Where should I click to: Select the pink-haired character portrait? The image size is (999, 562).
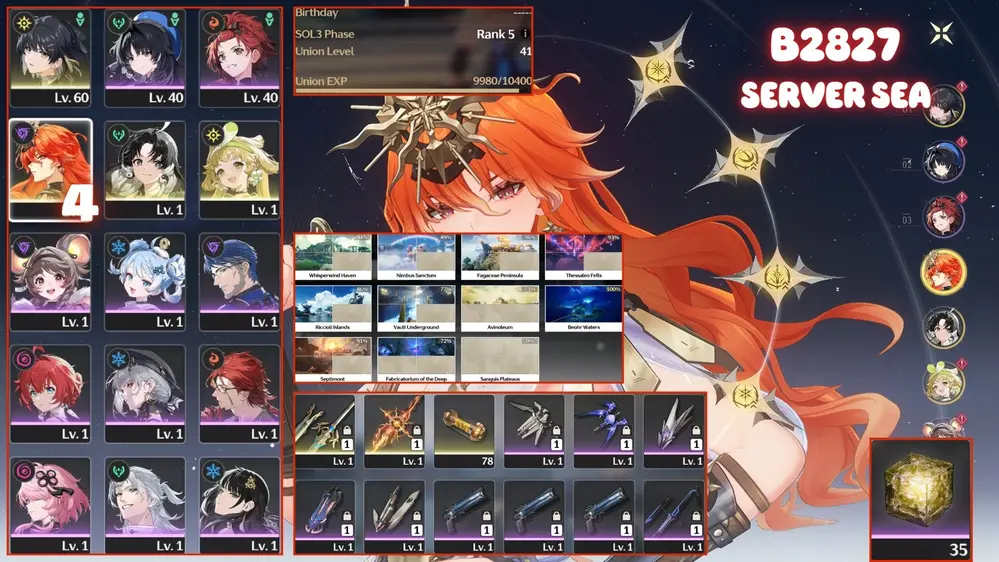coord(49,505)
